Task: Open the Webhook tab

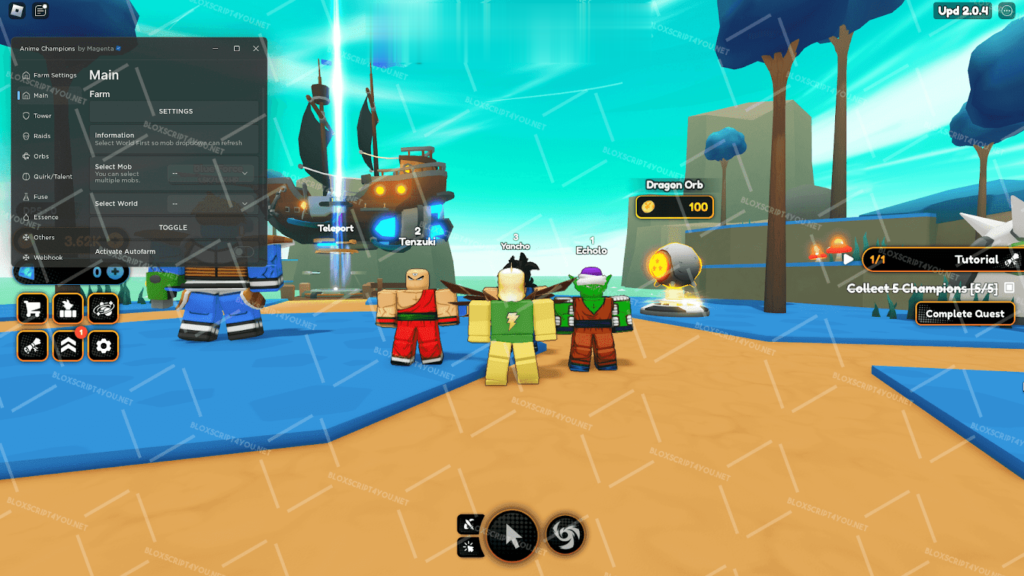Action: point(47,257)
